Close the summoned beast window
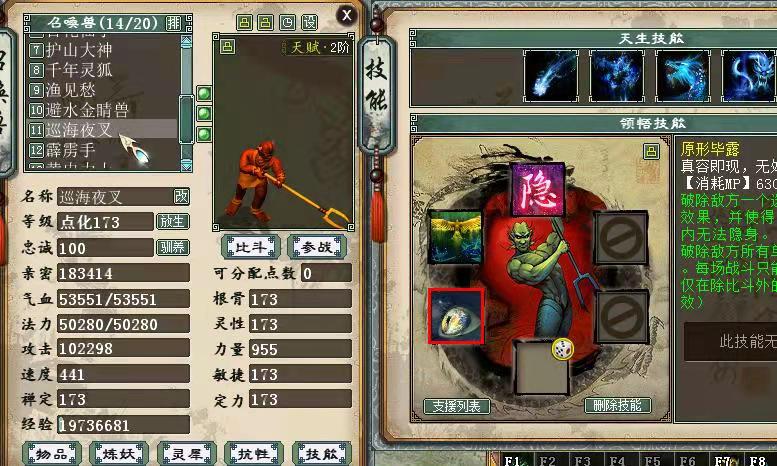The height and width of the screenshot is (466, 777). point(346,15)
